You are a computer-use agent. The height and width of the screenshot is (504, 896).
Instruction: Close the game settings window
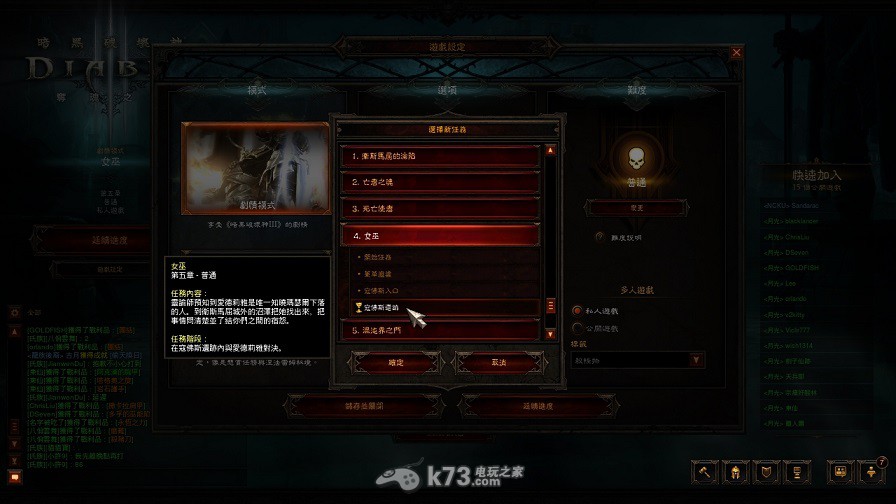pos(737,51)
